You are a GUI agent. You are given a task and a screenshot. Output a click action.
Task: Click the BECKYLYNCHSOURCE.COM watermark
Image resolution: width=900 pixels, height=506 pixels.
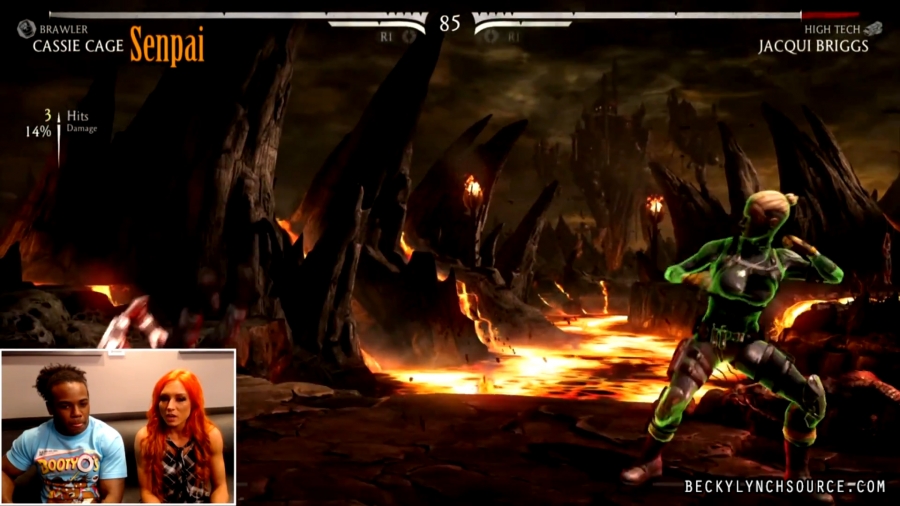(x=784, y=487)
